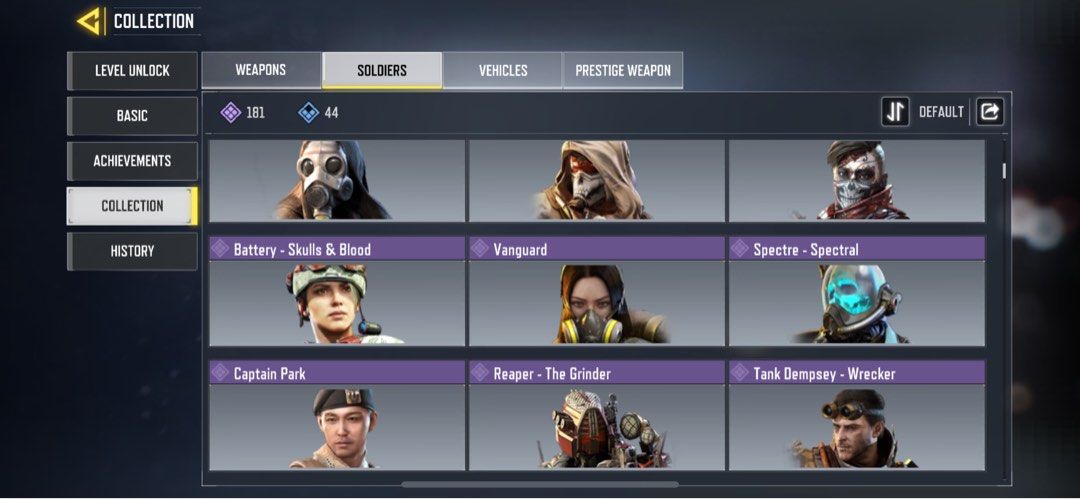This screenshot has width=1080, height=499.
Task: Switch to the Vehicles tab
Action: 503,70
